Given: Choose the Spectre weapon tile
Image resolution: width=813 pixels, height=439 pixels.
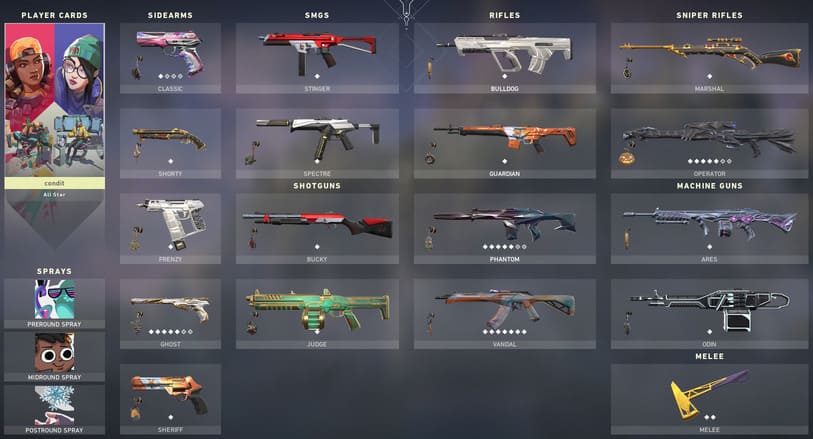Looking at the screenshot, I should pos(317,143).
